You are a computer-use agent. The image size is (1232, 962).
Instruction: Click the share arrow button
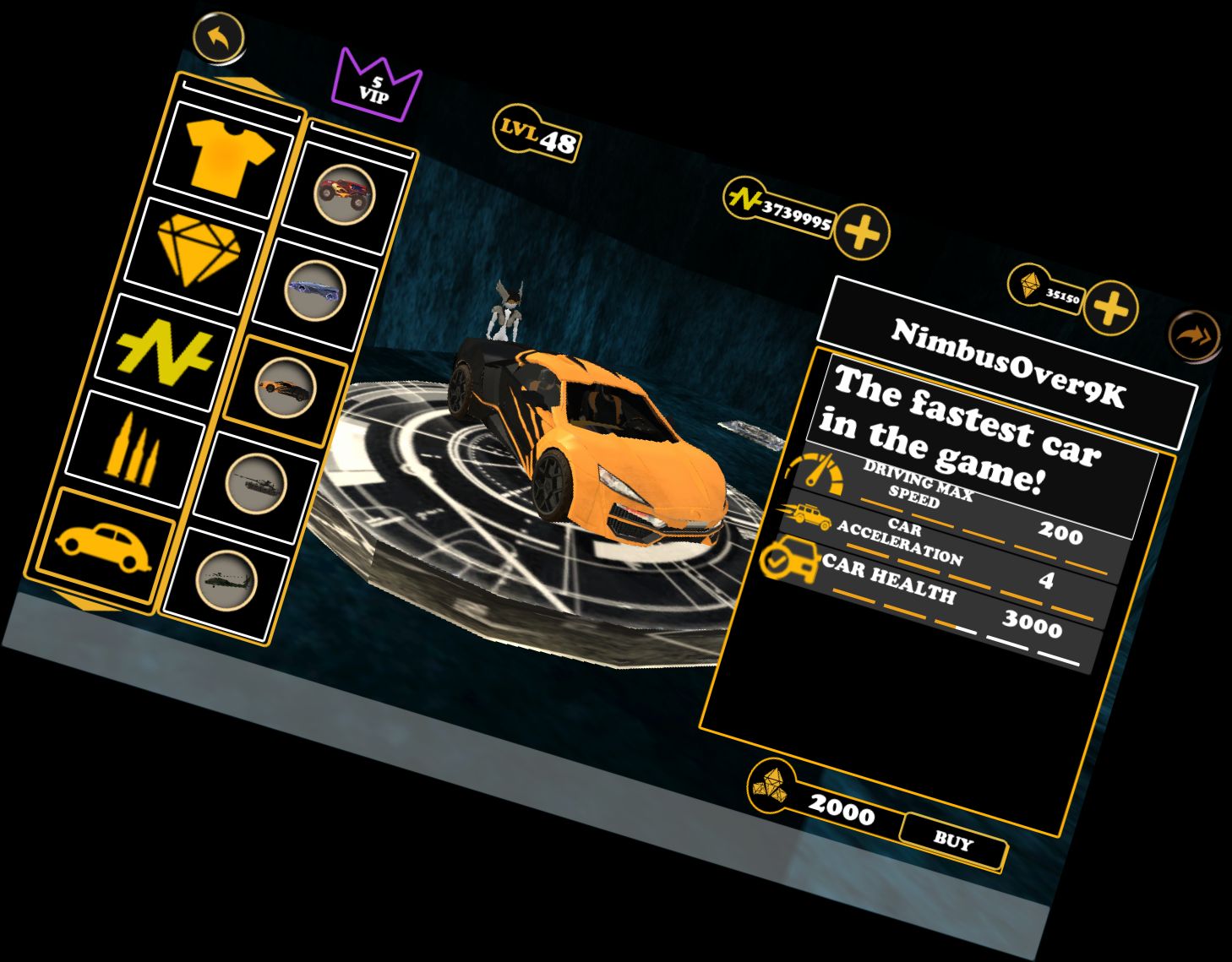click(x=1195, y=337)
